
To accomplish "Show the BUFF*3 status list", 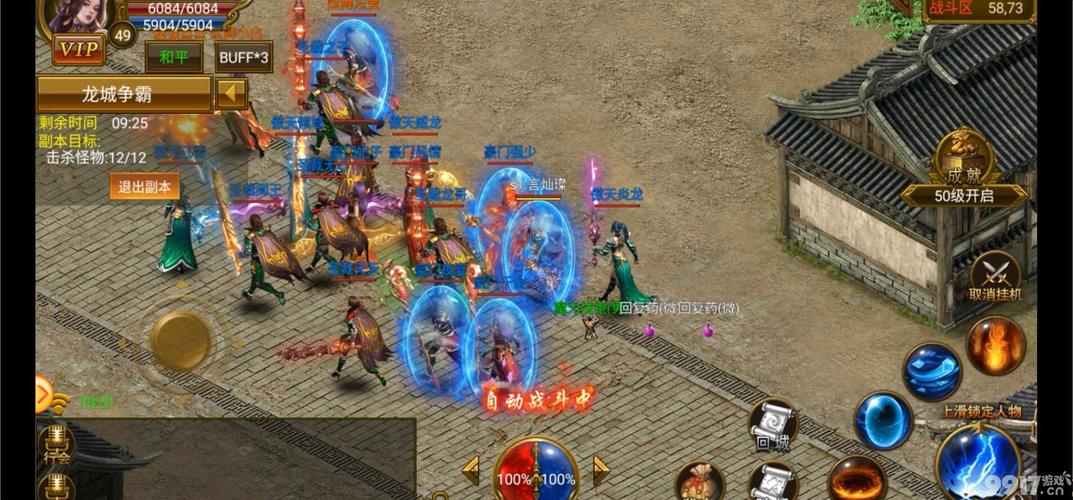I will [x=244, y=57].
